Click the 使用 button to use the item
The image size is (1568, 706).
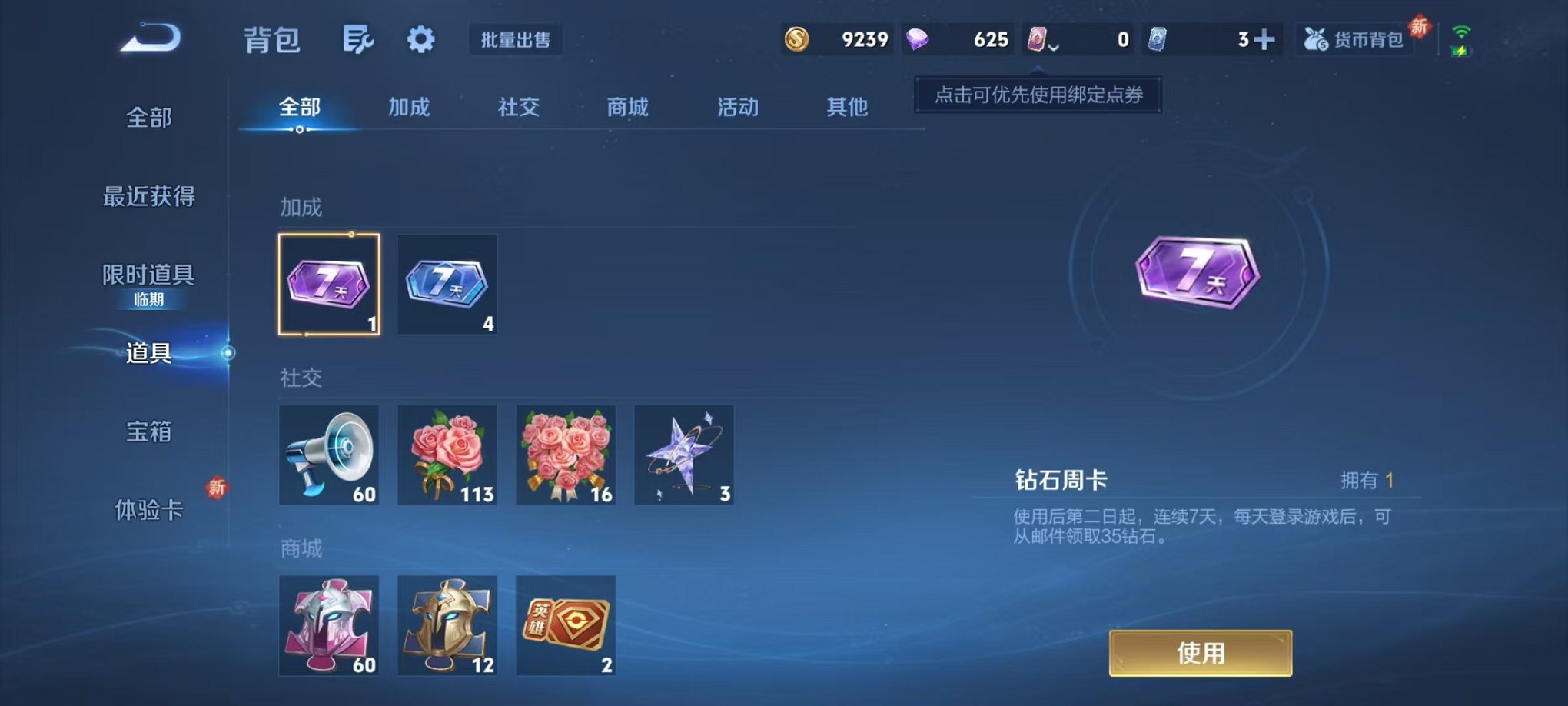click(1201, 652)
